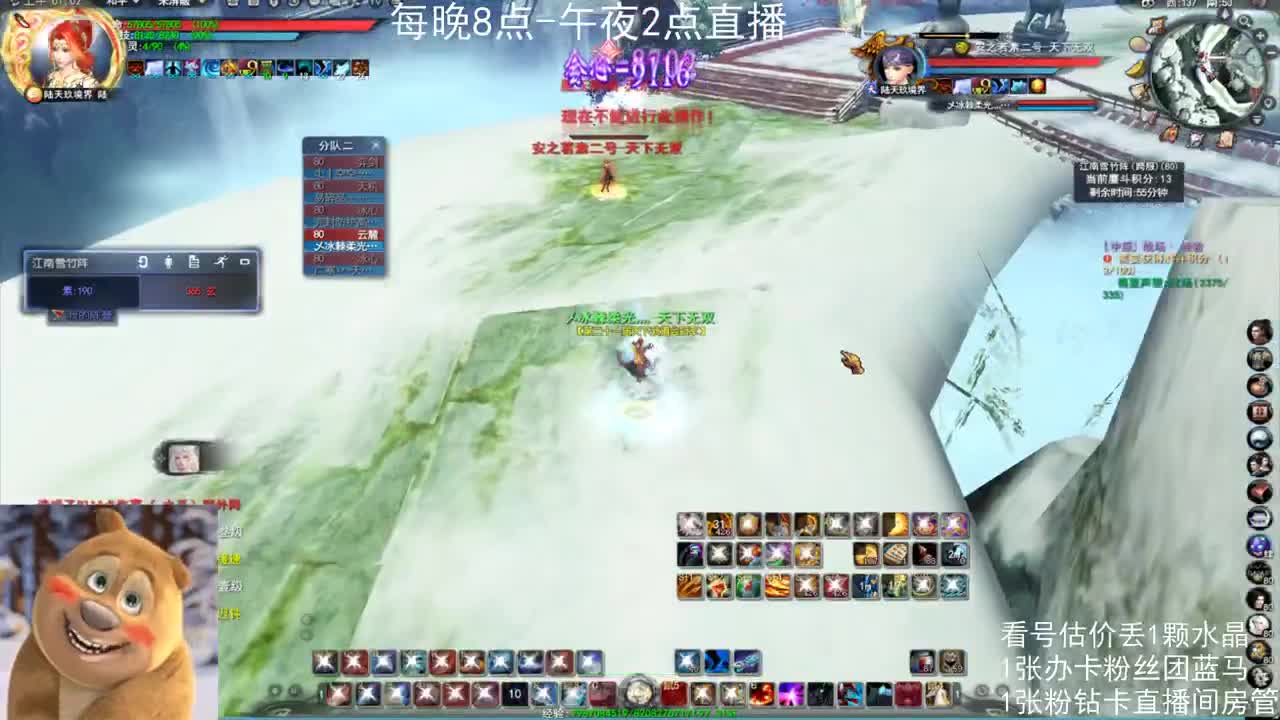
Task: Collapse the 分队二 party panel via its corner button
Action: pyautogui.click(x=376, y=146)
